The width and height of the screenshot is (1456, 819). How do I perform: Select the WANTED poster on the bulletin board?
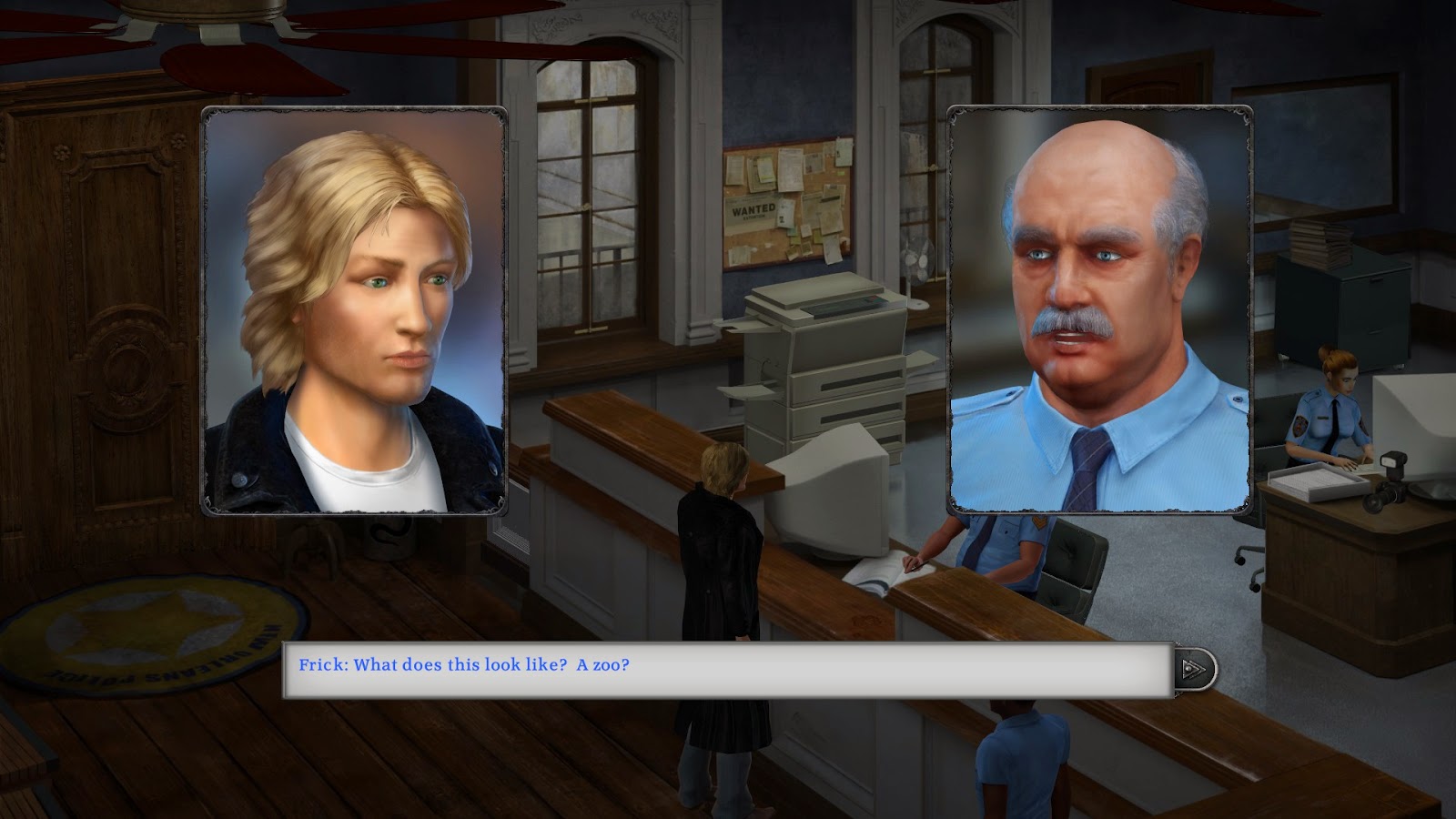pyautogui.click(x=748, y=214)
